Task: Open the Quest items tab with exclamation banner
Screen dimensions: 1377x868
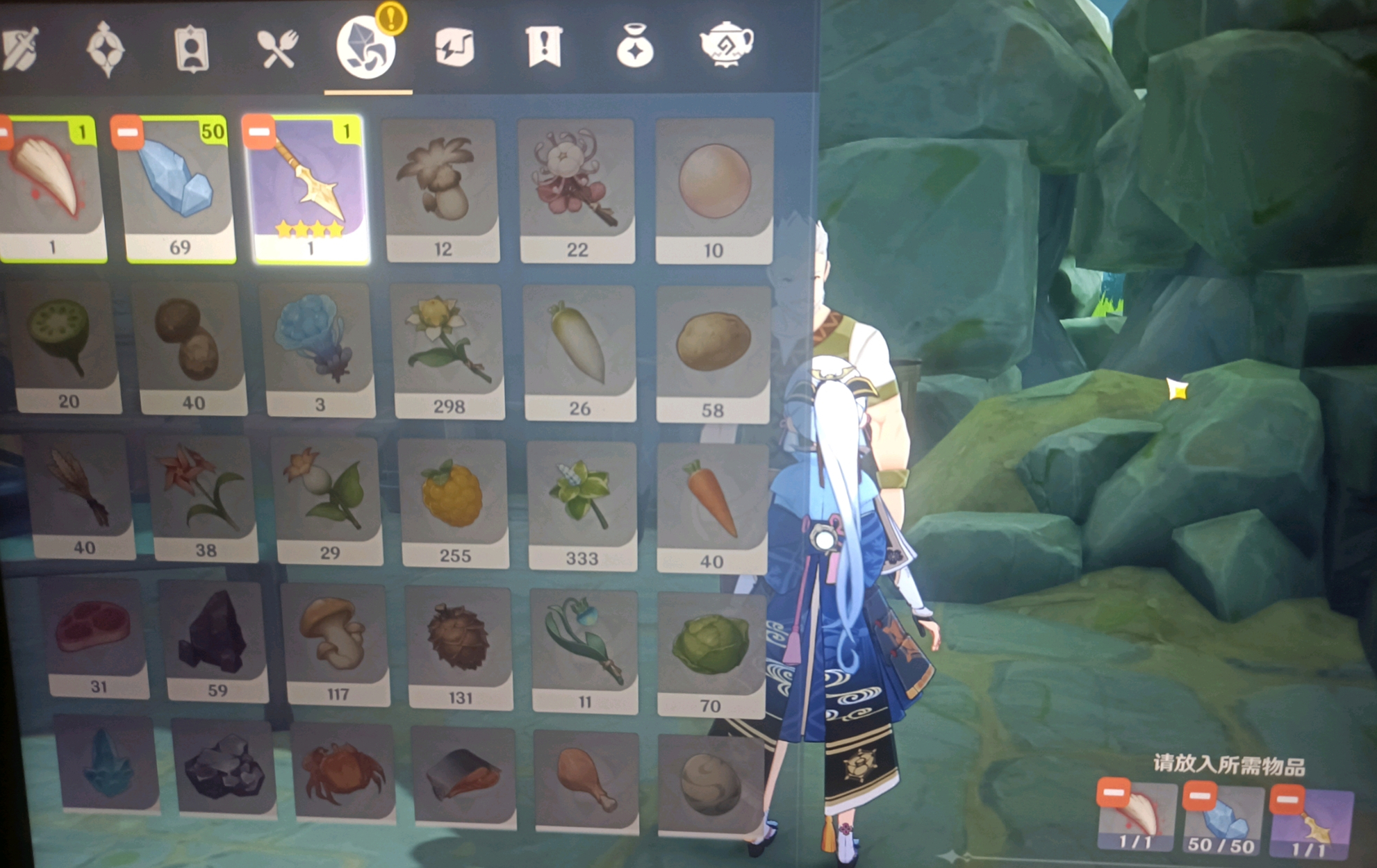Action: point(543,47)
